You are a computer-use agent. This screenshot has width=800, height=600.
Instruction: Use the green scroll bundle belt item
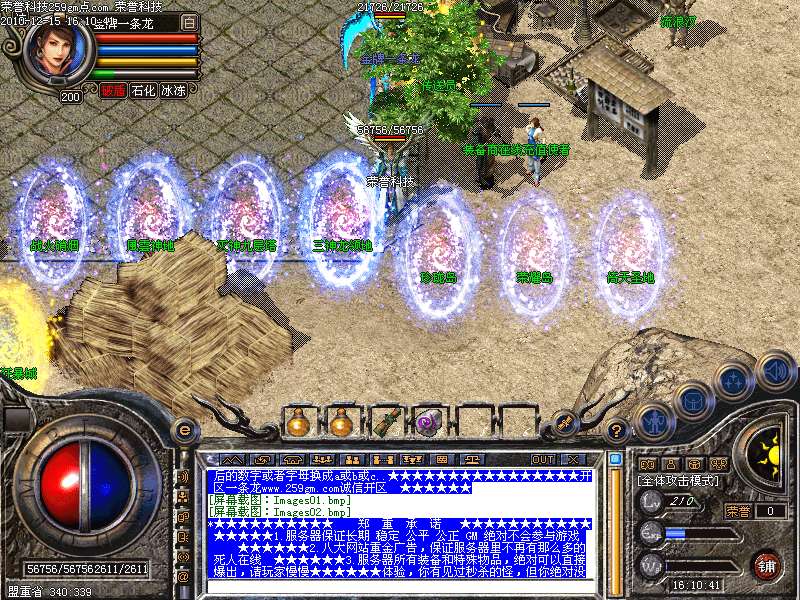[x=385, y=423]
